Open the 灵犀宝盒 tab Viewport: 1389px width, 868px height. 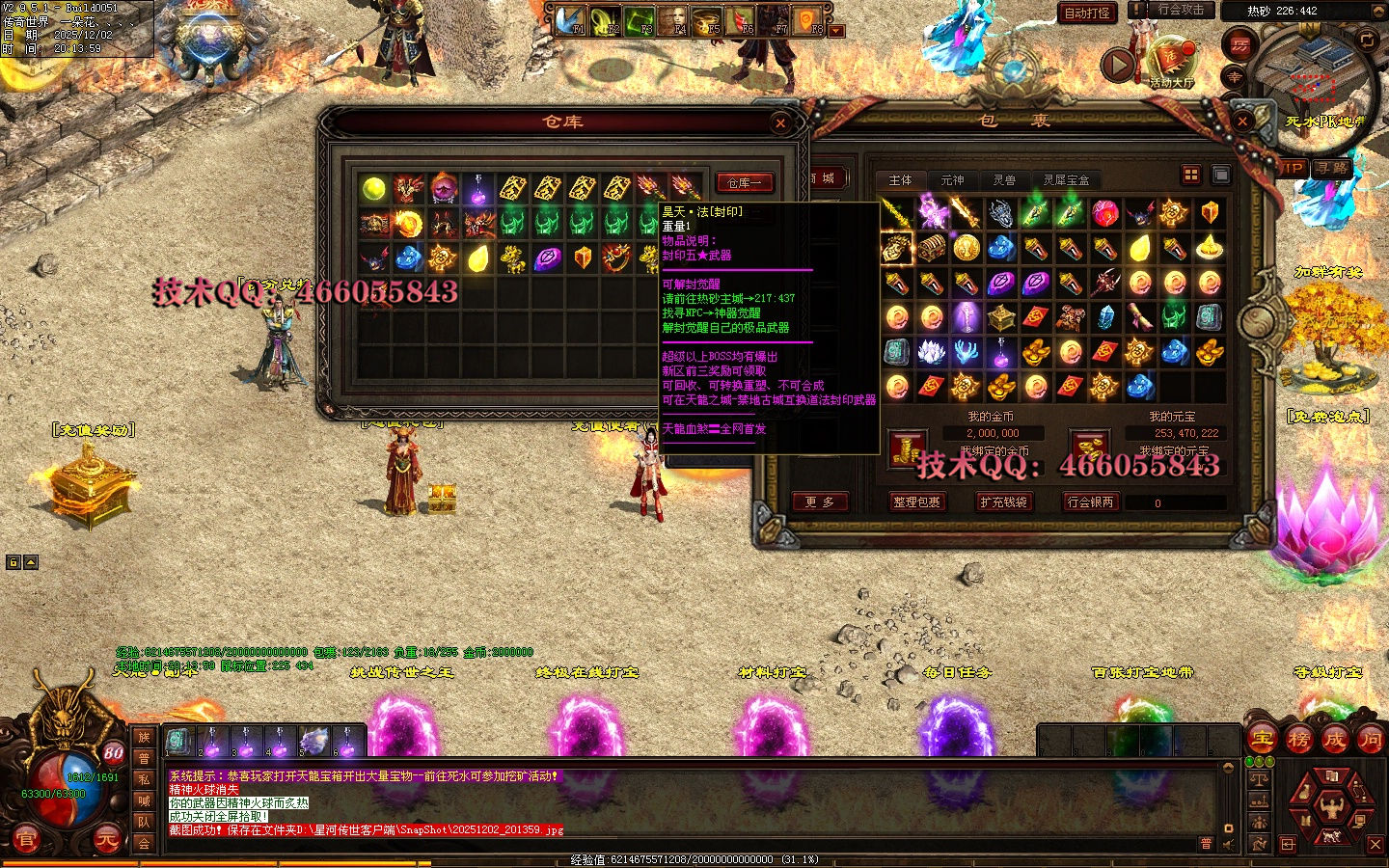coord(1066,180)
